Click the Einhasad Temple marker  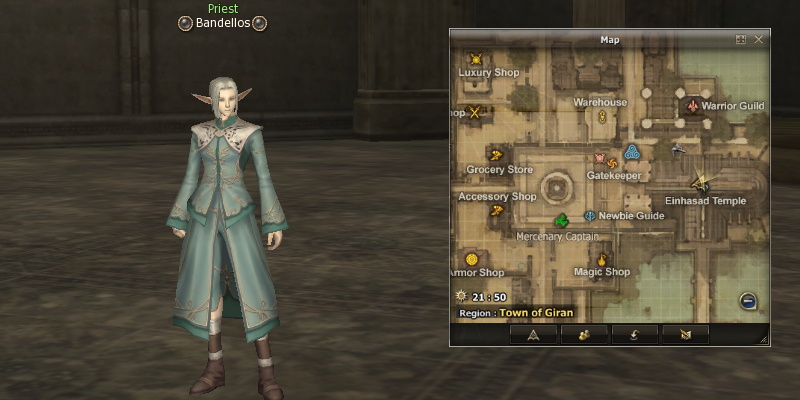[702, 181]
